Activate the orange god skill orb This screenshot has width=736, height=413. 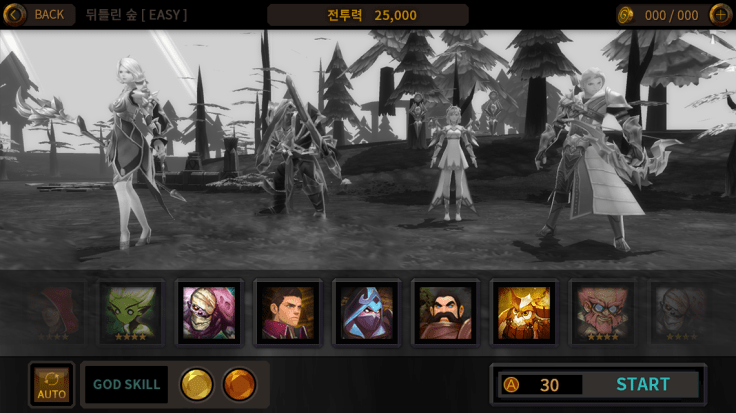(x=239, y=384)
